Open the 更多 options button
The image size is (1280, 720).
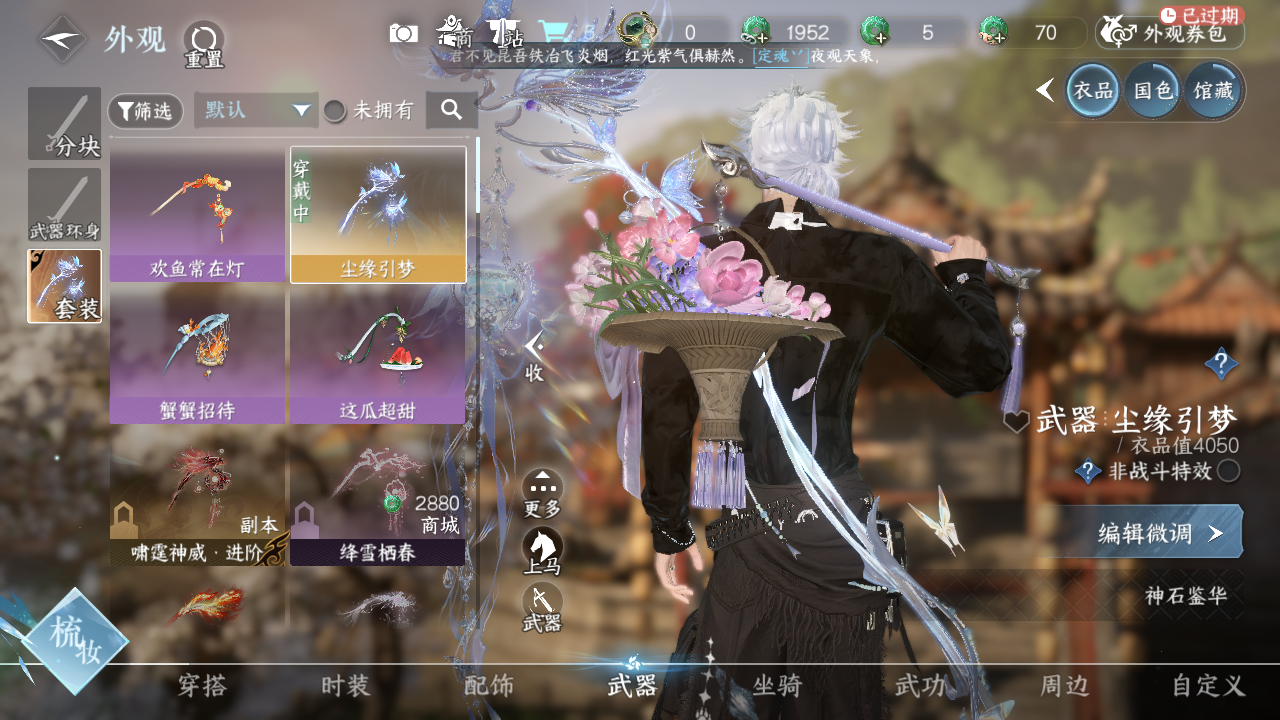(x=542, y=493)
